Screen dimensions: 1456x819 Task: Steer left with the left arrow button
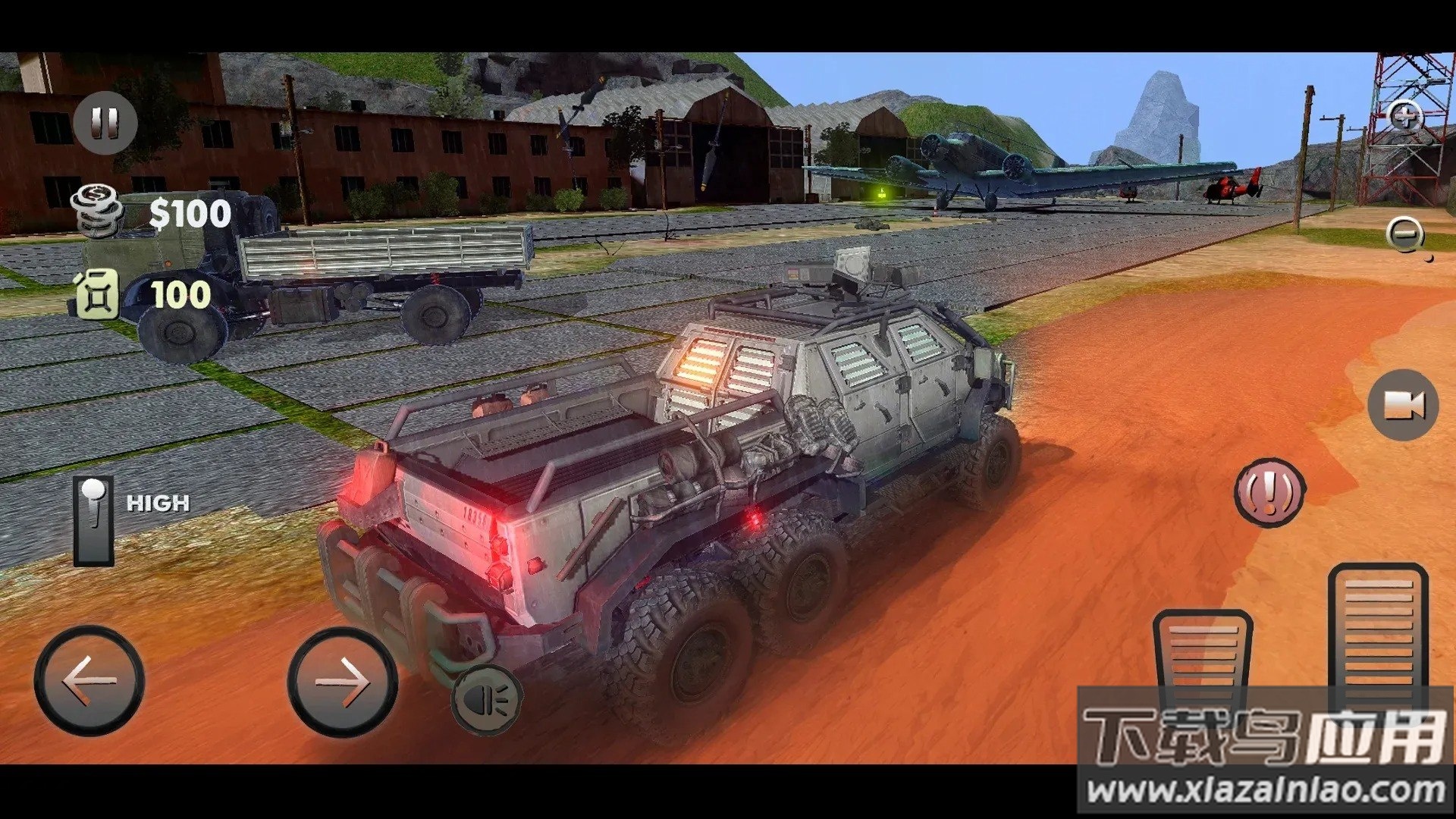click(89, 680)
